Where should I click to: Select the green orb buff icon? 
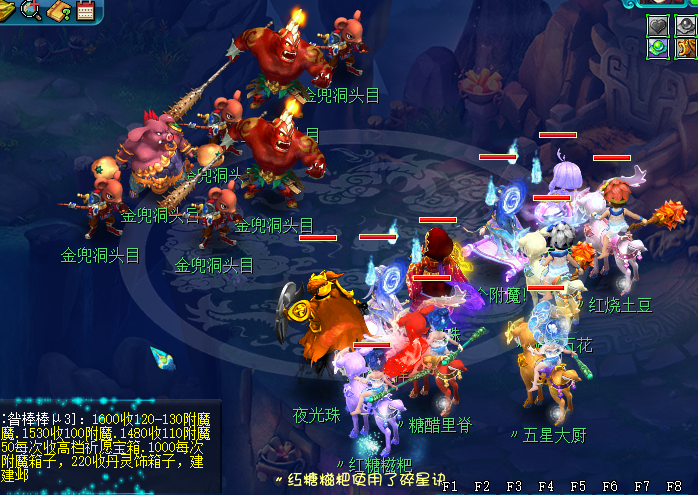659,47
